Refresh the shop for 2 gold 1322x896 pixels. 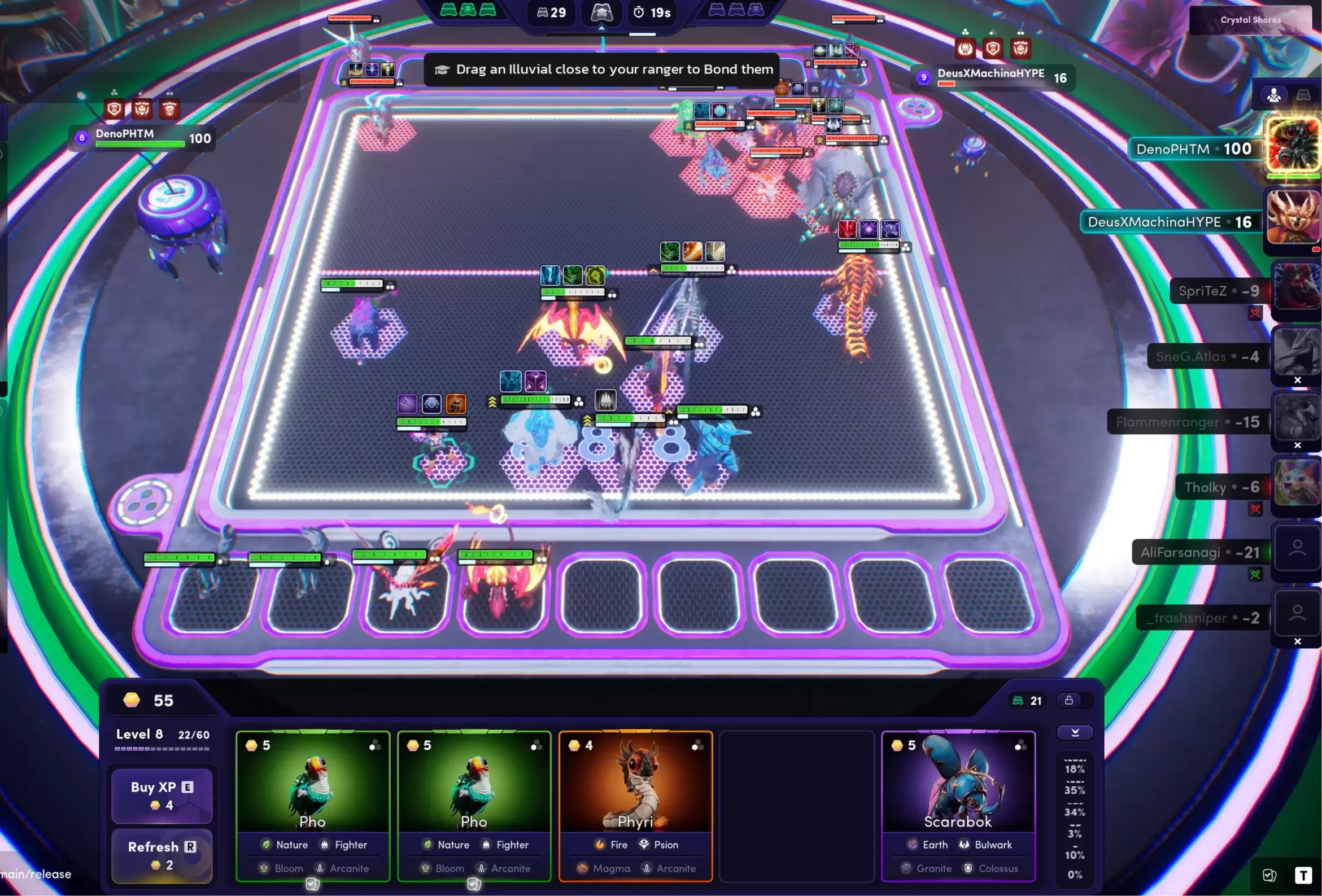162,854
